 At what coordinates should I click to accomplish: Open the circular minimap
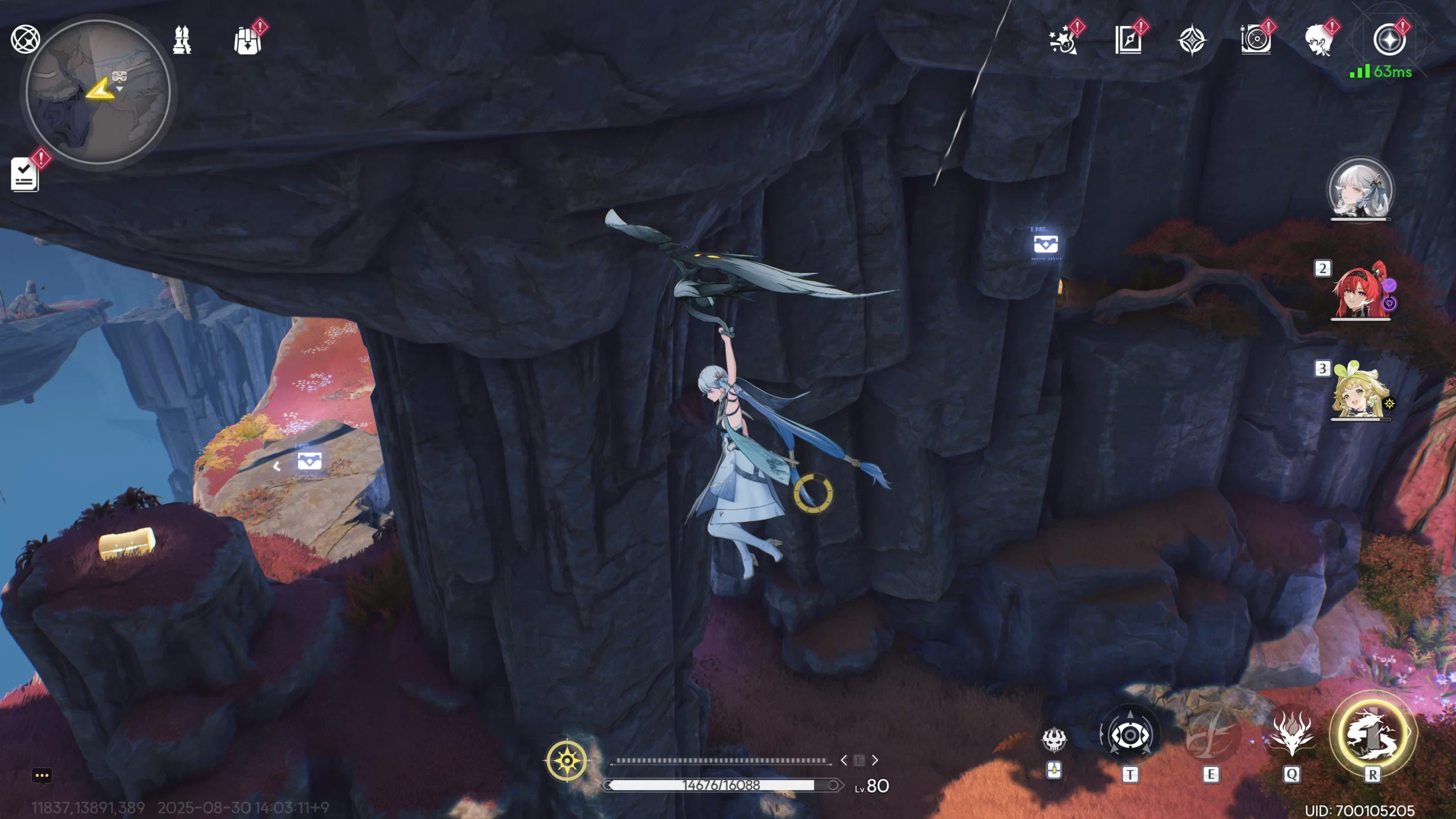[98, 92]
